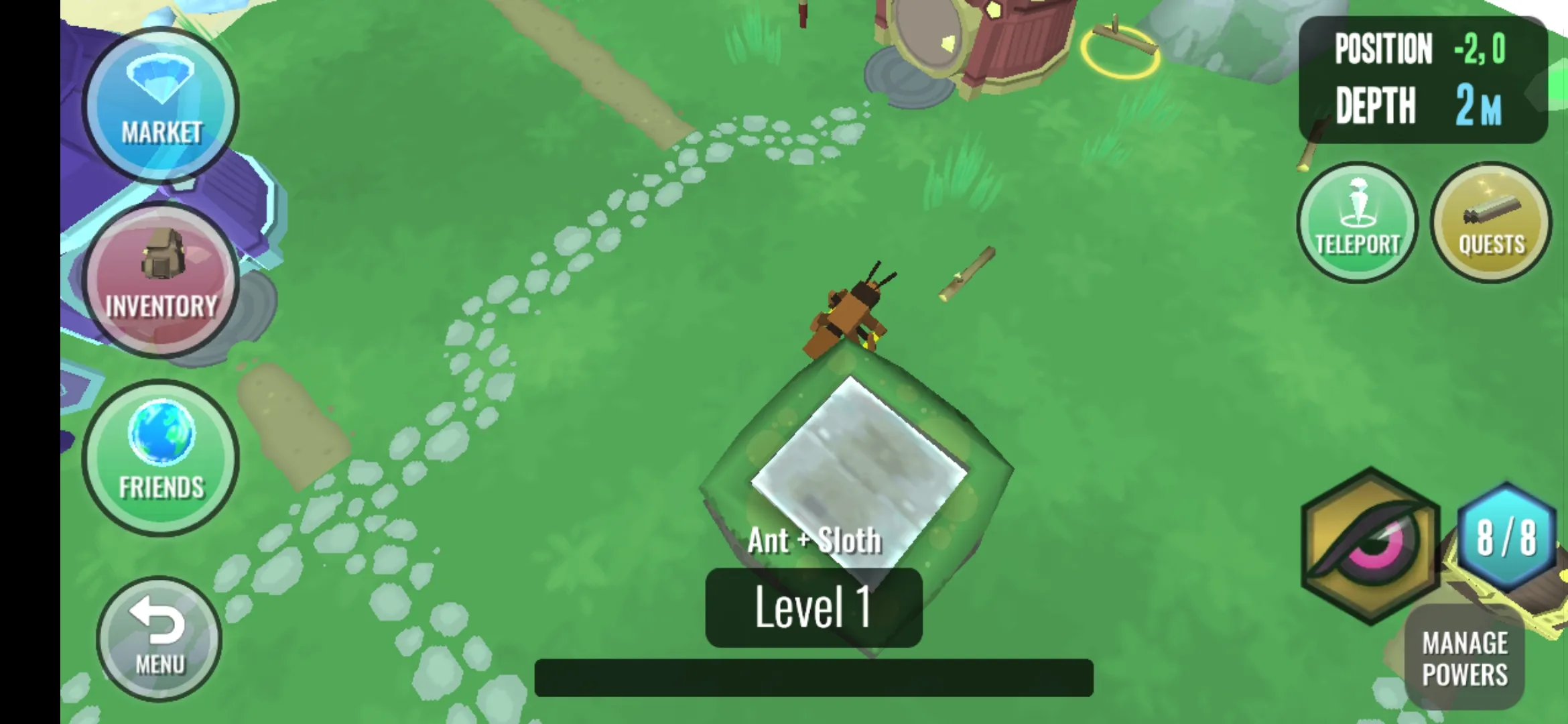The height and width of the screenshot is (724, 1568).
Task: Open the Inventory backpack
Action: 161,280
